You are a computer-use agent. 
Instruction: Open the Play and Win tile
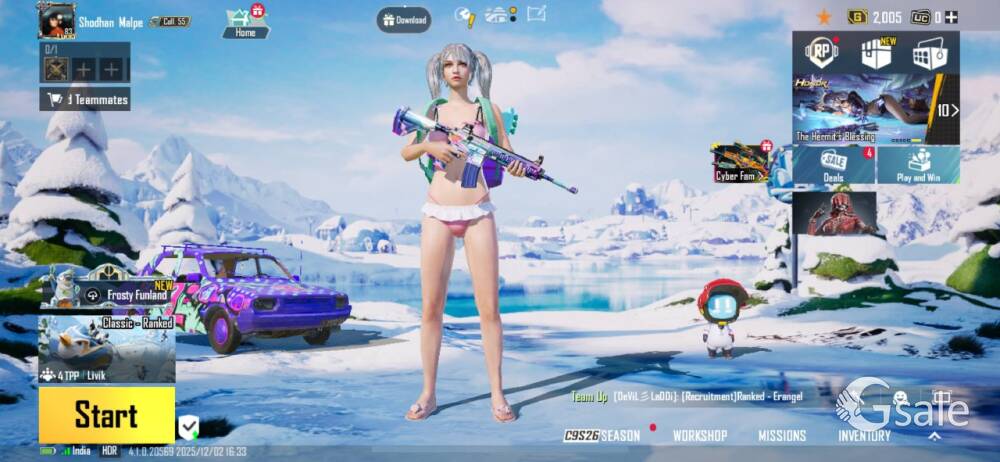[918, 165]
